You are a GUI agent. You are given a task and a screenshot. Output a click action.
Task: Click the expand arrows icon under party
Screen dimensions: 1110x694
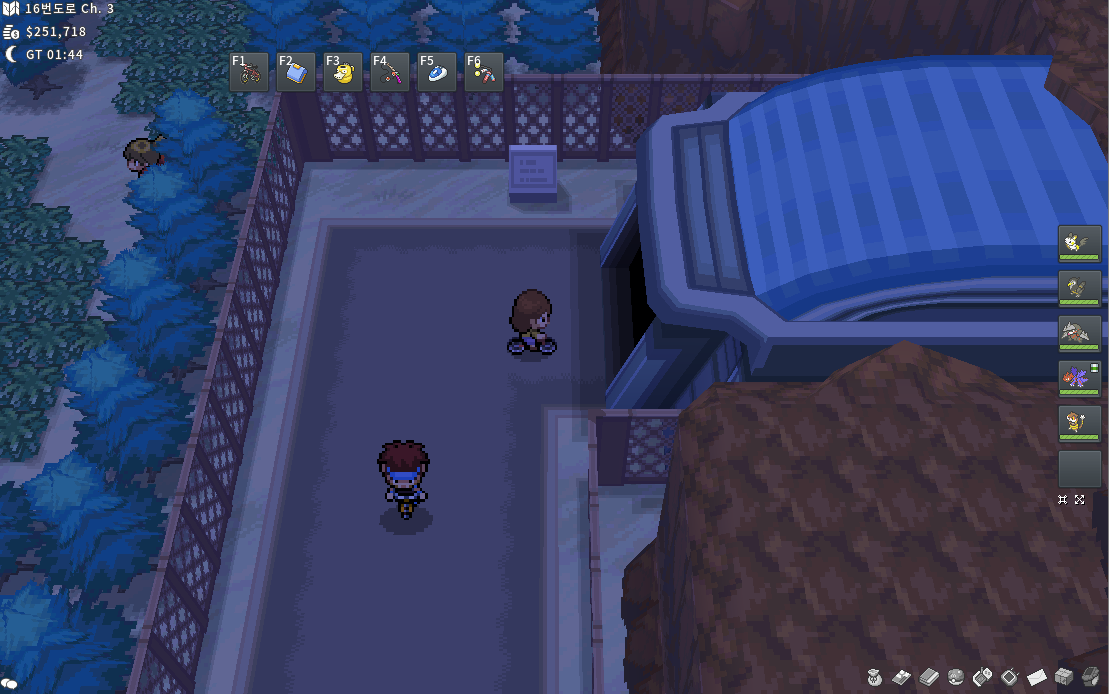coord(1080,499)
